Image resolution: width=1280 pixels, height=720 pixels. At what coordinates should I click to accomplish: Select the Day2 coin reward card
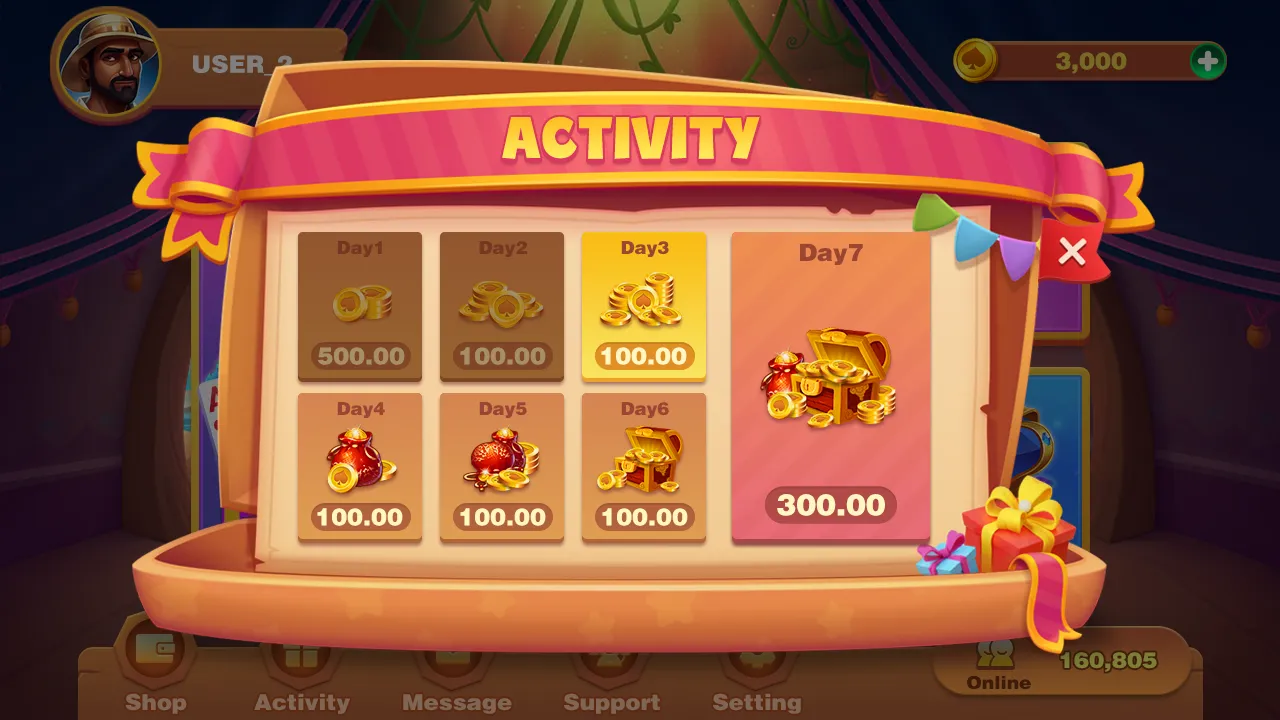pos(502,307)
